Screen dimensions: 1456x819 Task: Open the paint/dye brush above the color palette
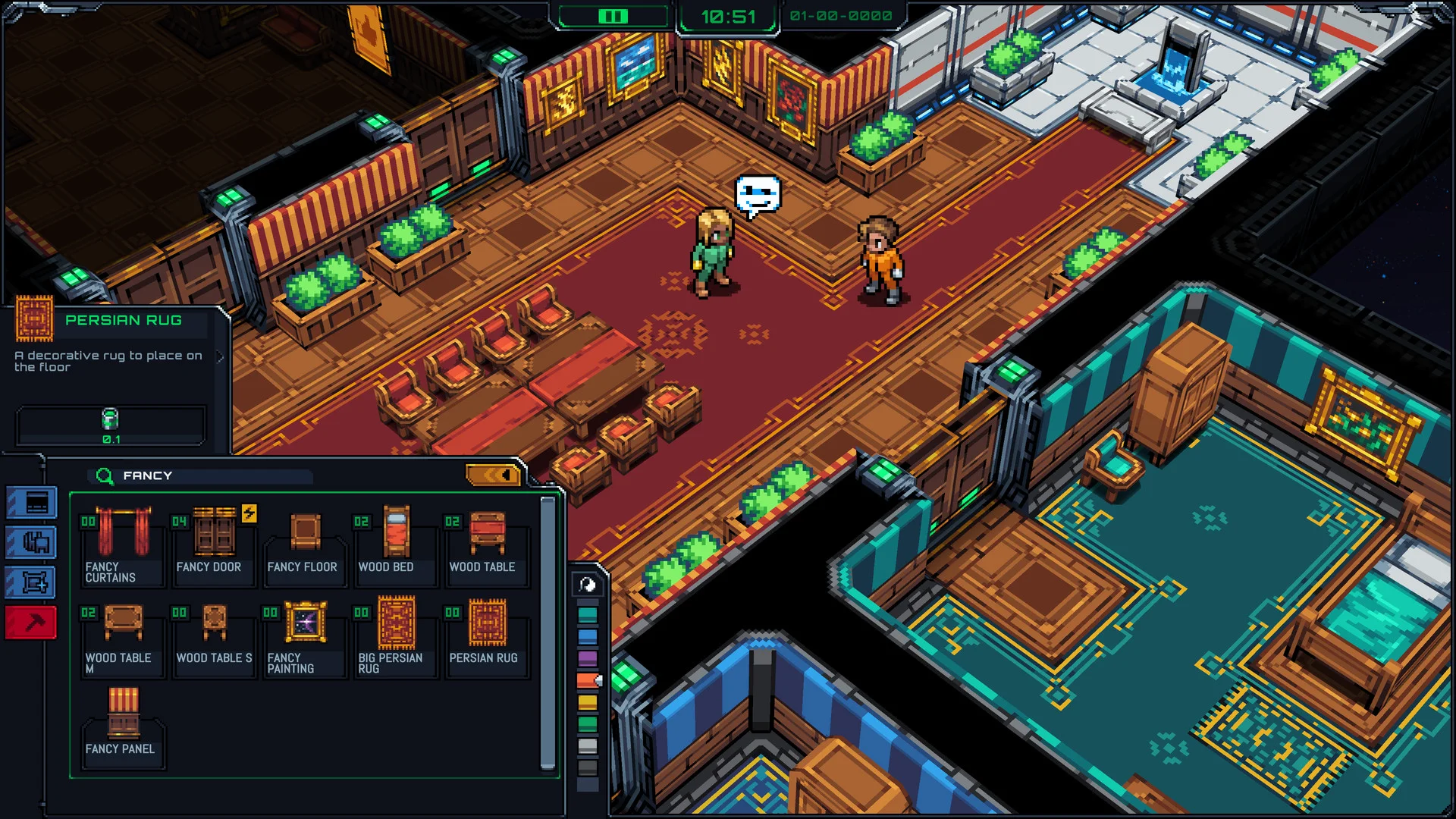586,585
